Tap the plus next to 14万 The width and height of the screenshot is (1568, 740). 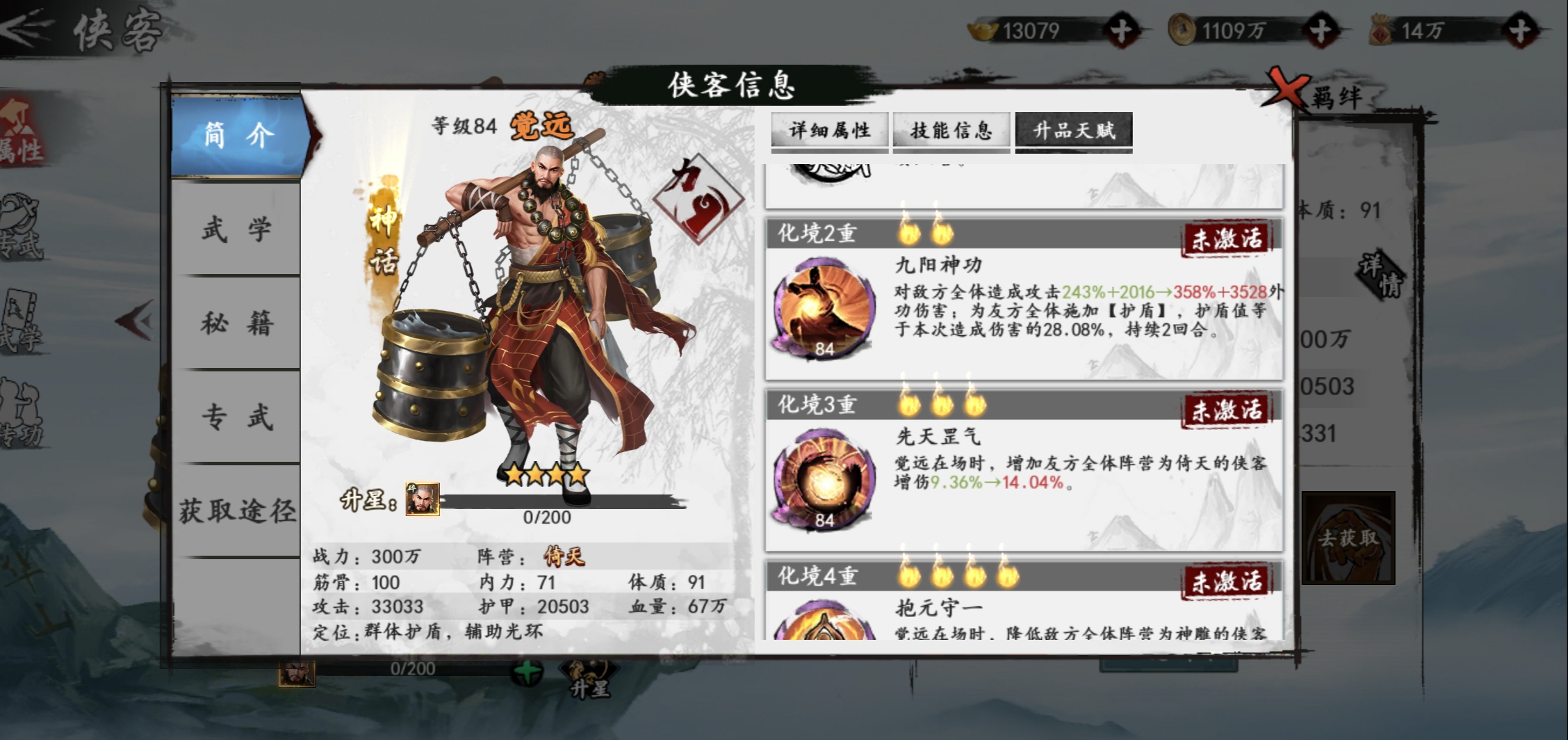pos(1520,31)
